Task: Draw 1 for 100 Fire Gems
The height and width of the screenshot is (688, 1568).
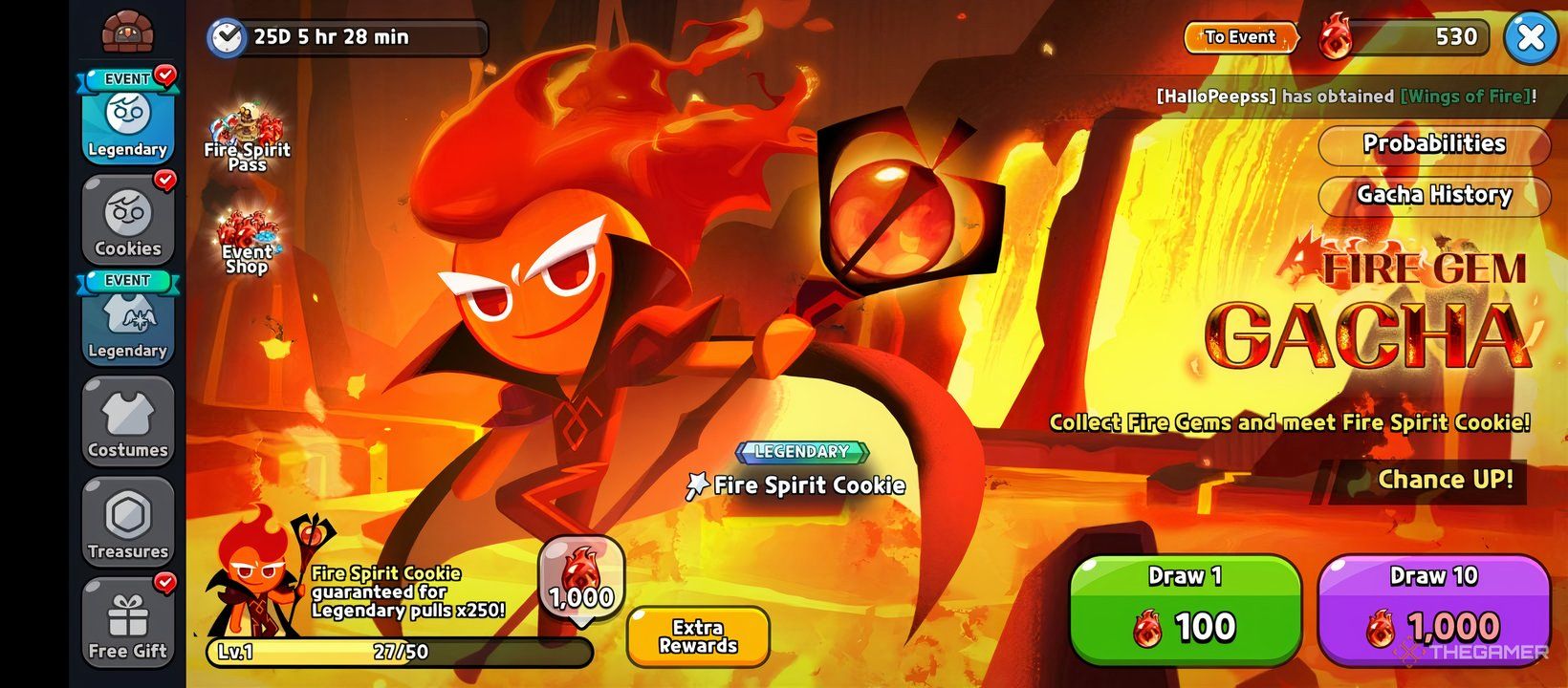Action: pyautogui.click(x=1185, y=609)
